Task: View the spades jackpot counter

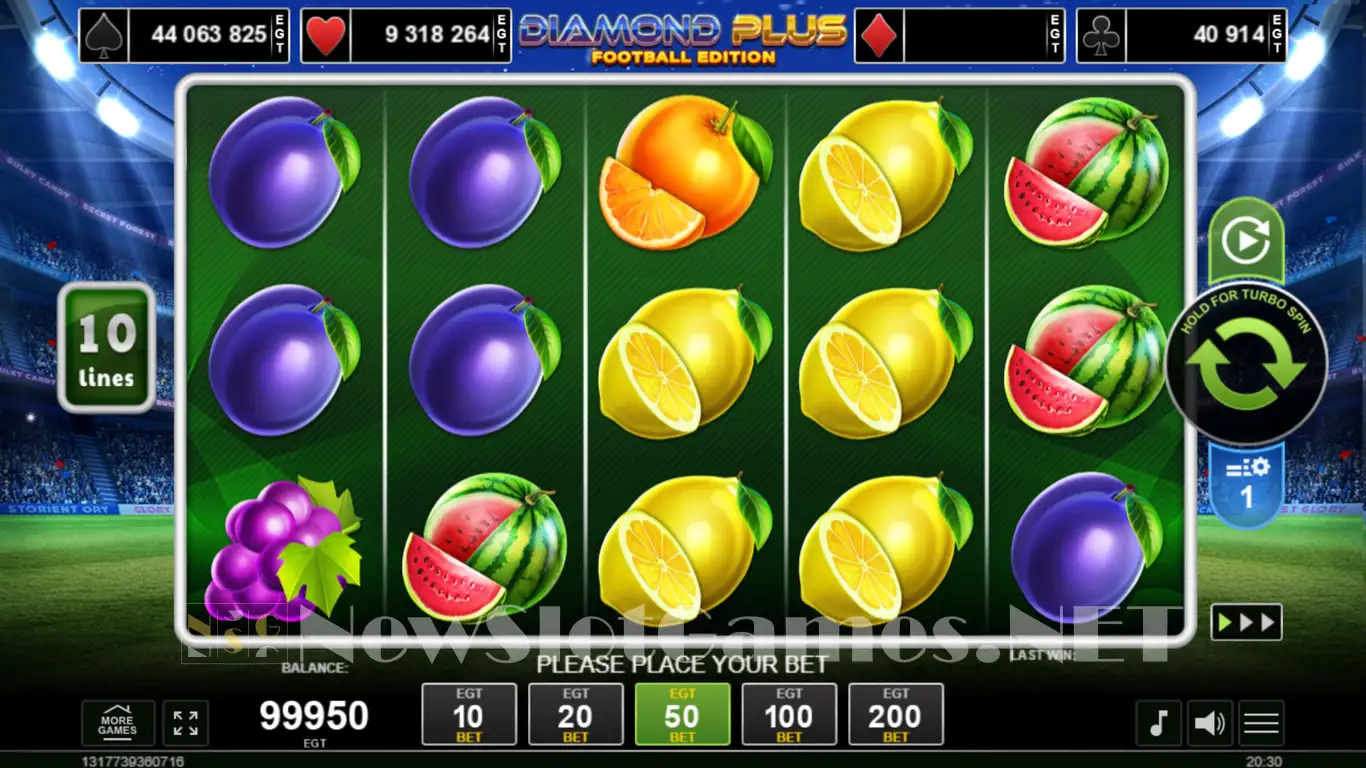Action: [184, 36]
